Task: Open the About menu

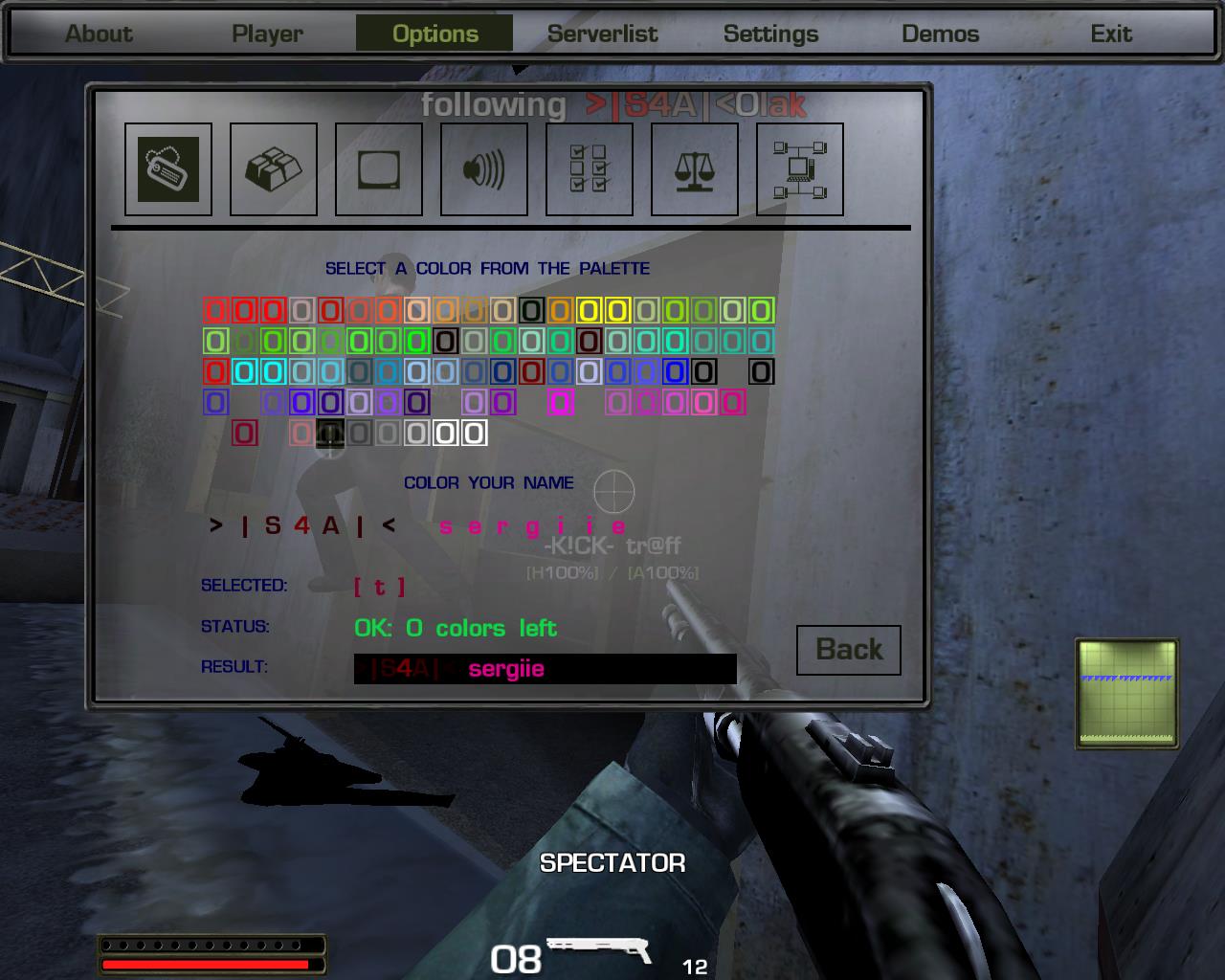Action: click(99, 33)
